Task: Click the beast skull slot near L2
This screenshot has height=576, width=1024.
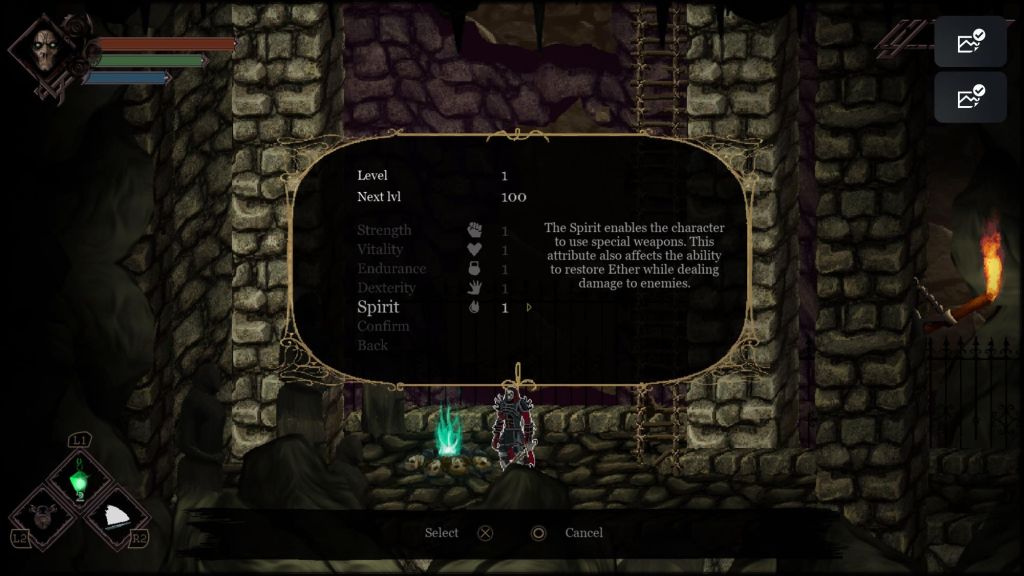Action: (x=42, y=517)
